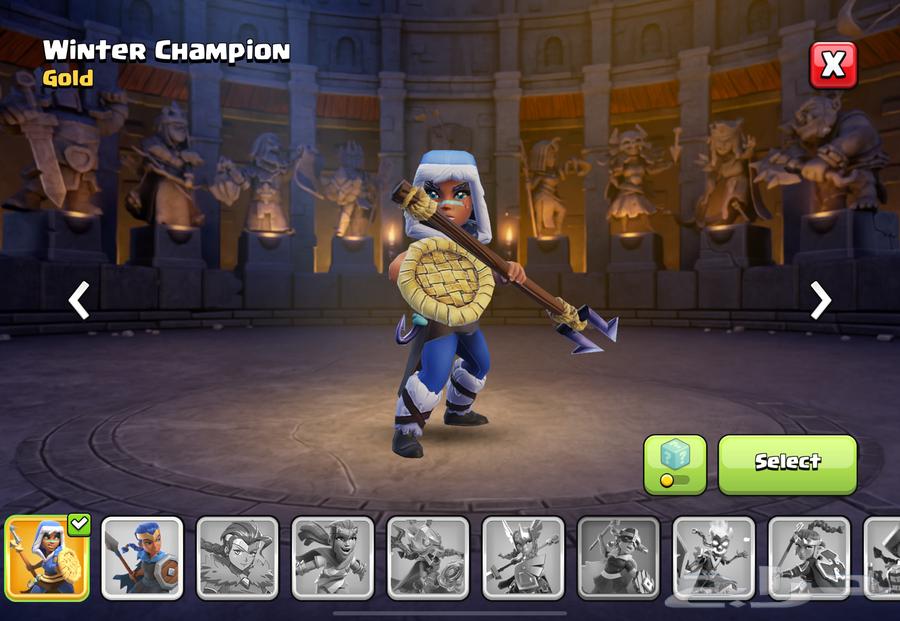
Task: Choose the Winter Champion skin thumbnail
Action: [x=47, y=558]
